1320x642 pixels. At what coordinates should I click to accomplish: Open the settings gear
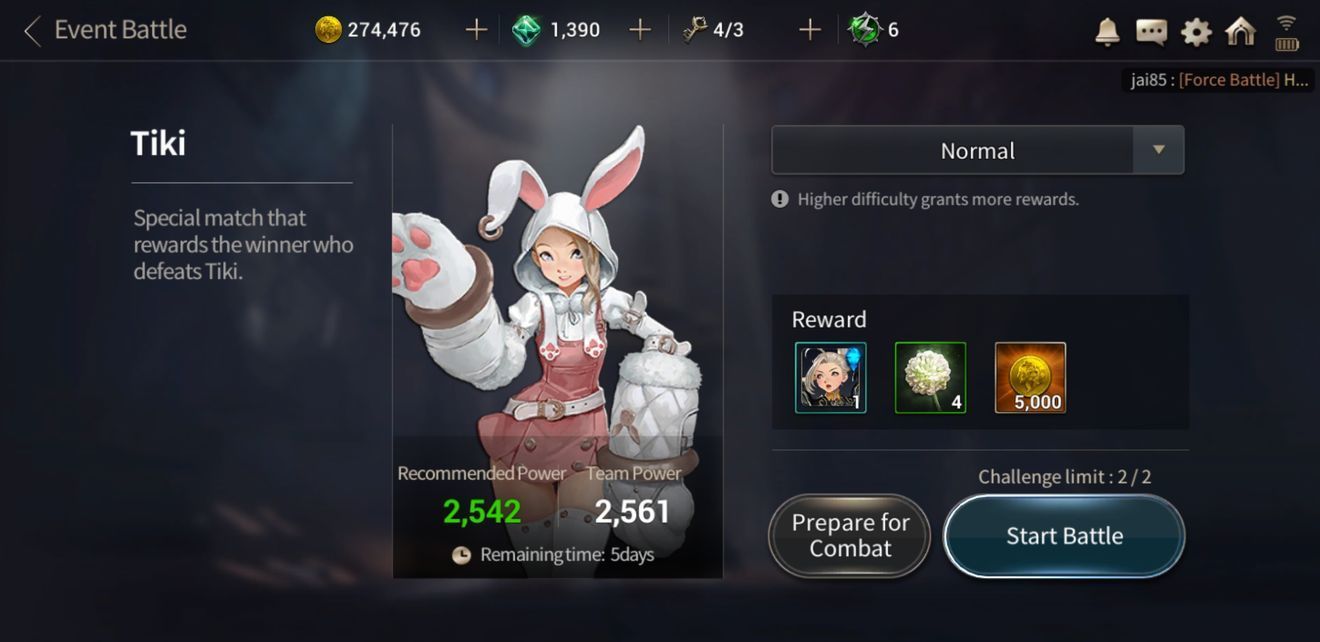click(1196, 32)
